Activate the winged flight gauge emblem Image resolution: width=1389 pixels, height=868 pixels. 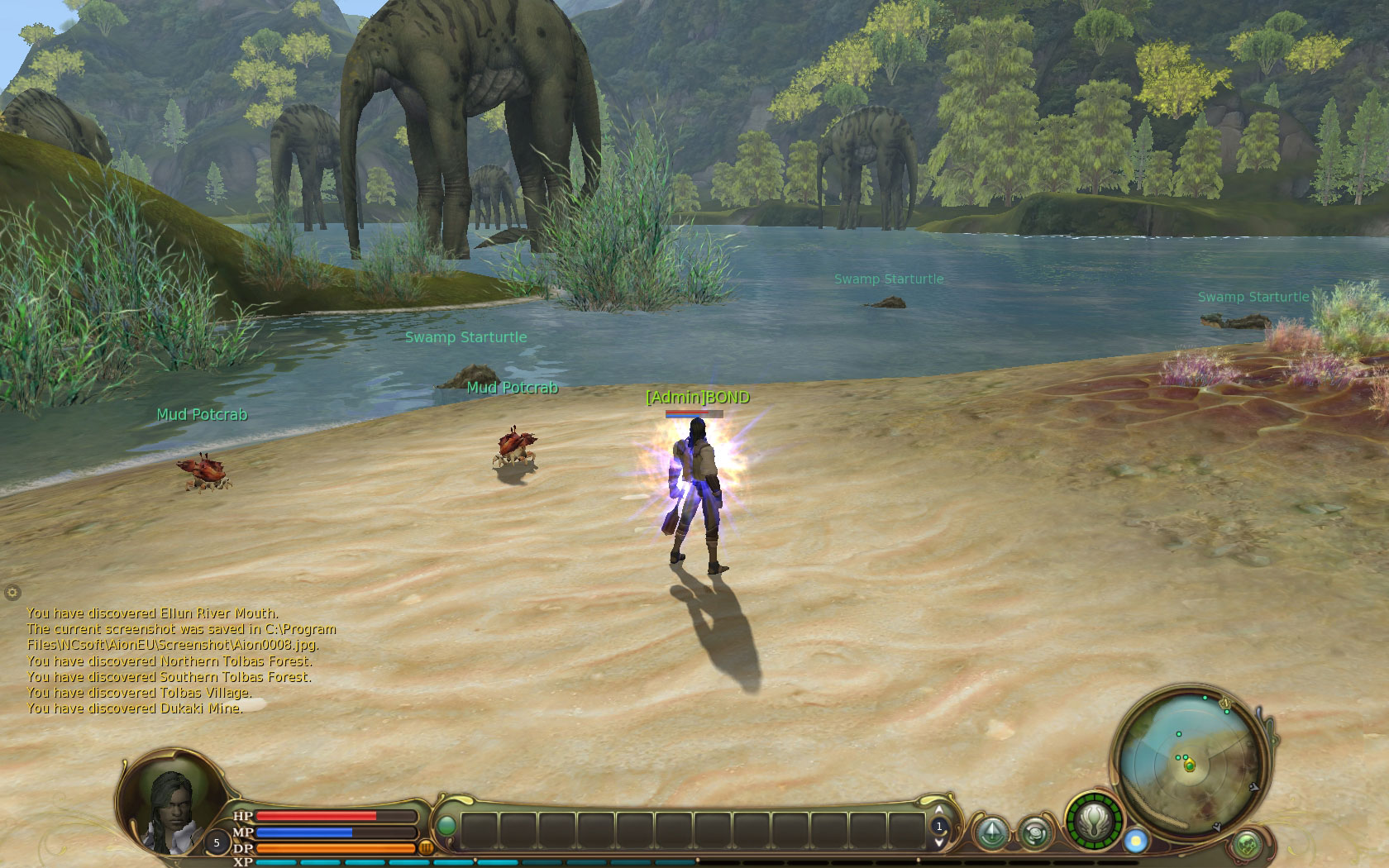pos(1094,823)
